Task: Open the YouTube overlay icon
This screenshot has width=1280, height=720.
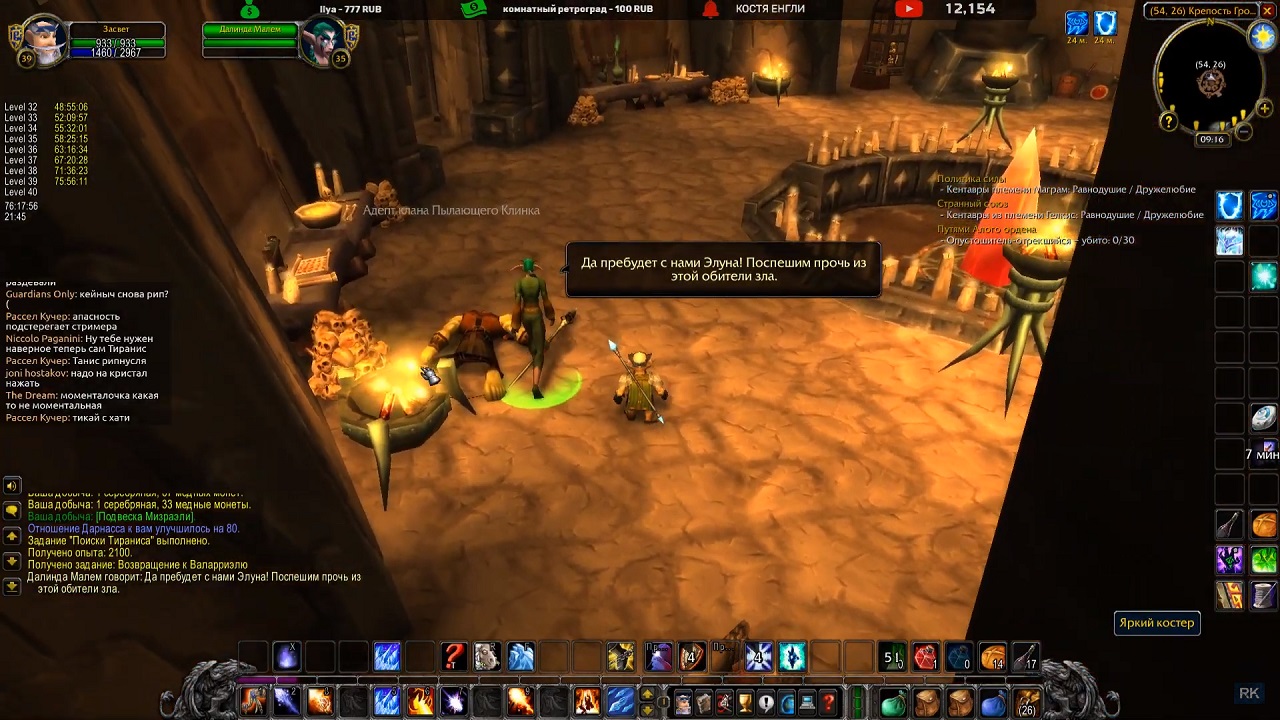Action: (908, 9)
